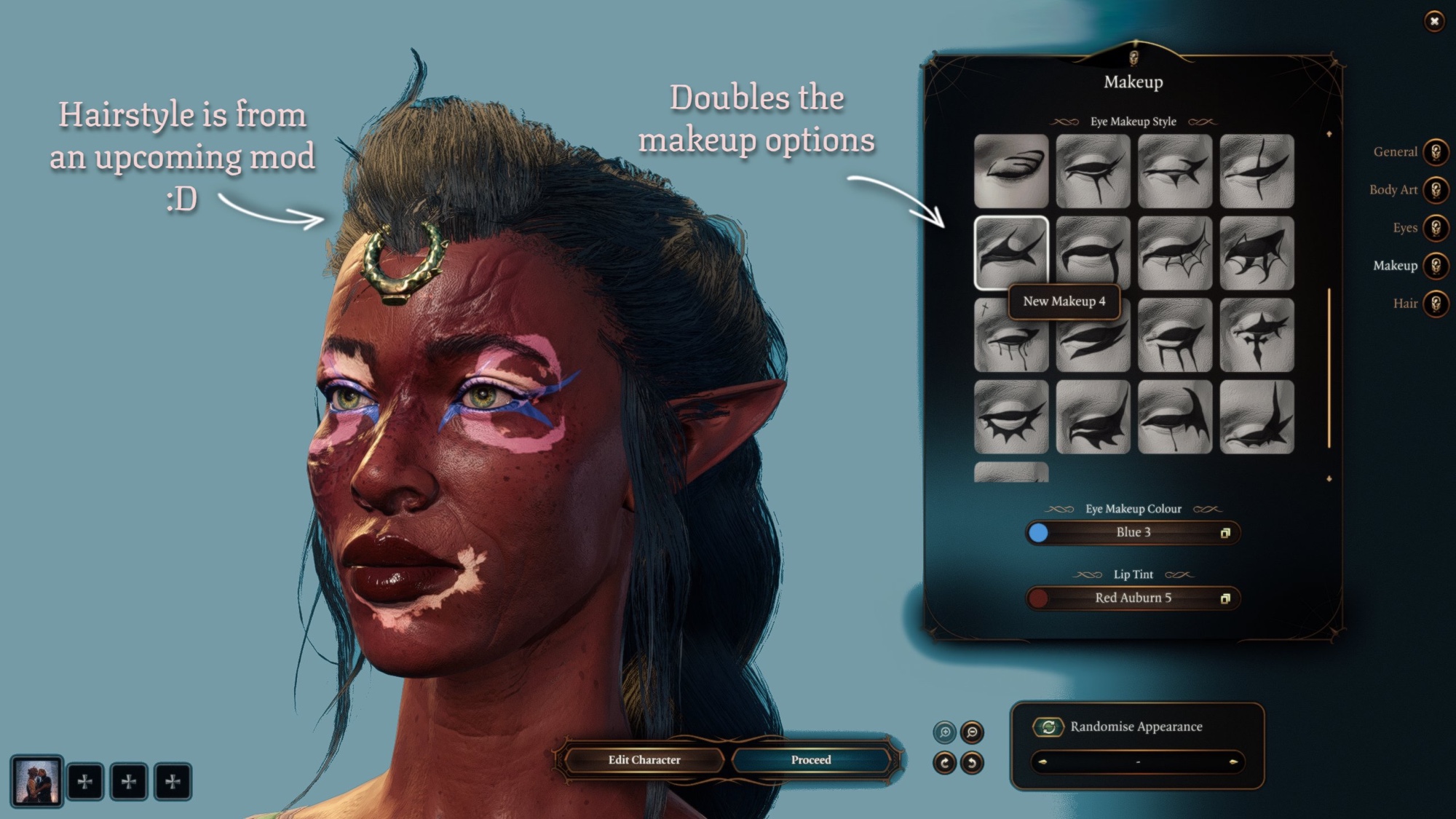Select the character portrait thumbnail

(36, 781)
